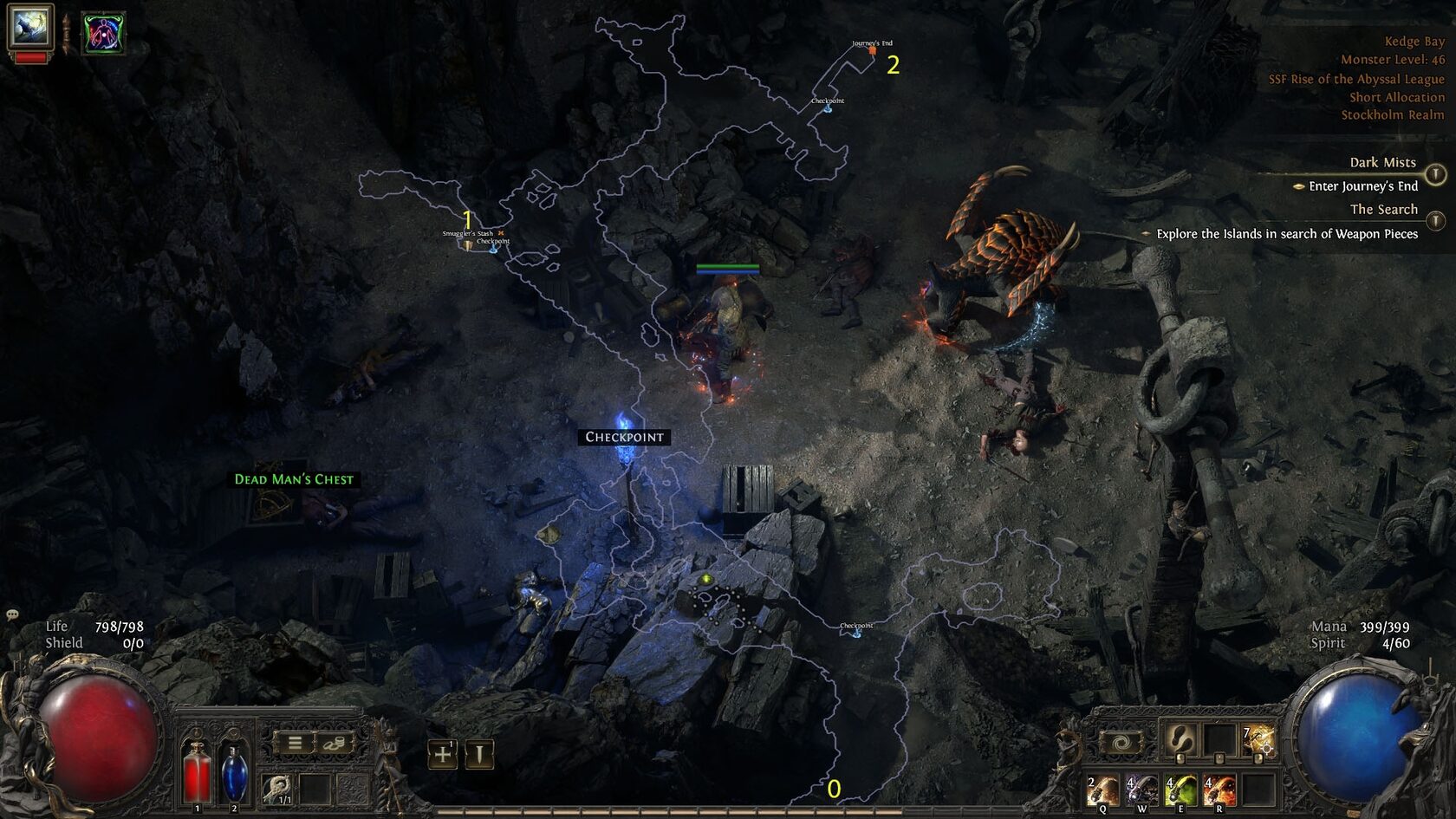Select the Dark Mists quest entry
The width and height of the screenshot is (1456, 819).
[1382, 161]
